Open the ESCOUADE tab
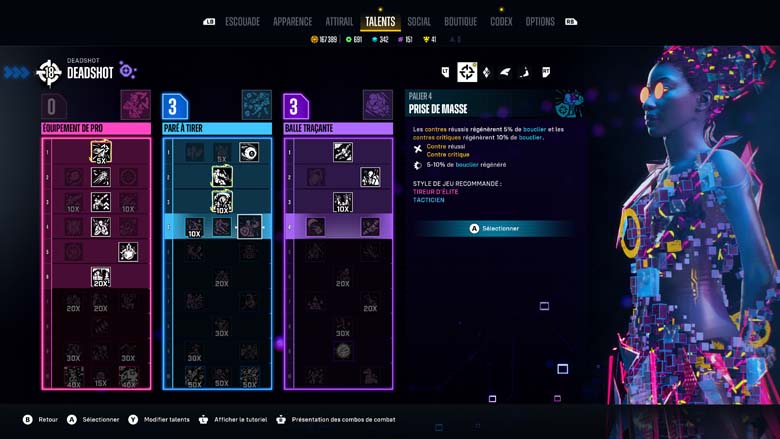This screenshot has width=780, height=439. 243,22
